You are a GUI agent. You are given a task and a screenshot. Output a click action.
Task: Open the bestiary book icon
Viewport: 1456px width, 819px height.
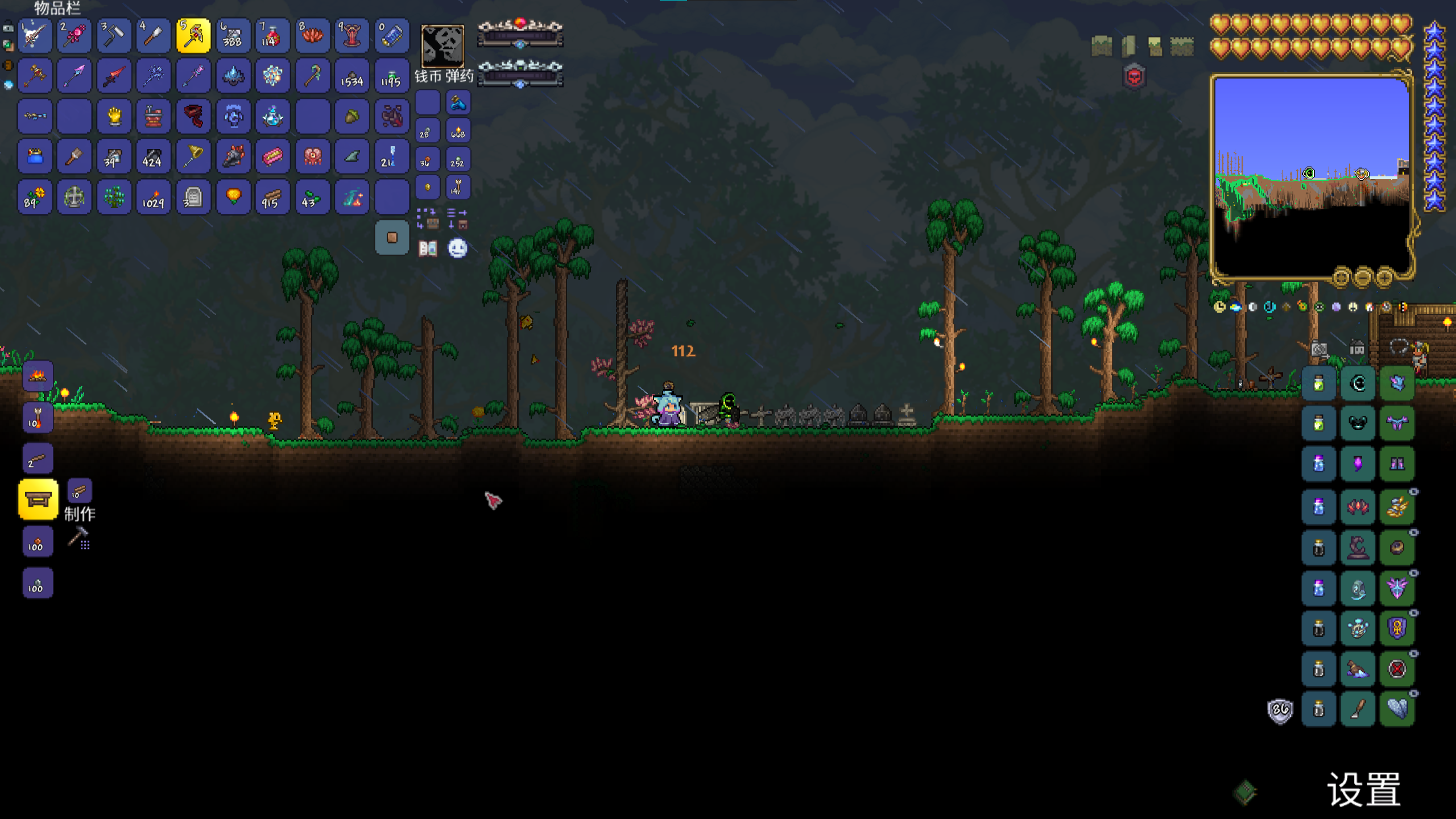point(428,249)
